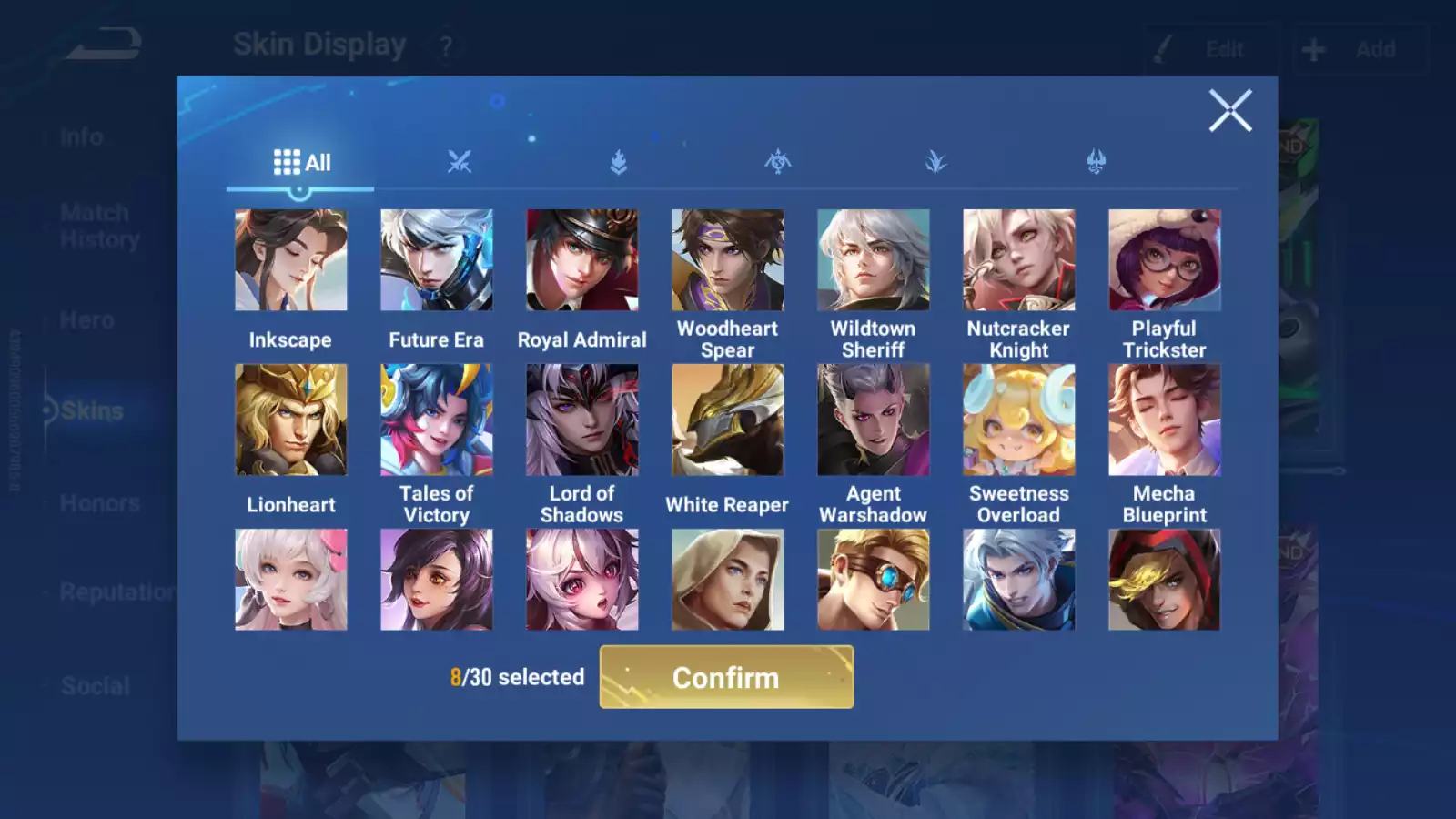The height and width of the screenshot is (819, 1456).
Task: Go to the Honors section
Action: click(98, 502)
